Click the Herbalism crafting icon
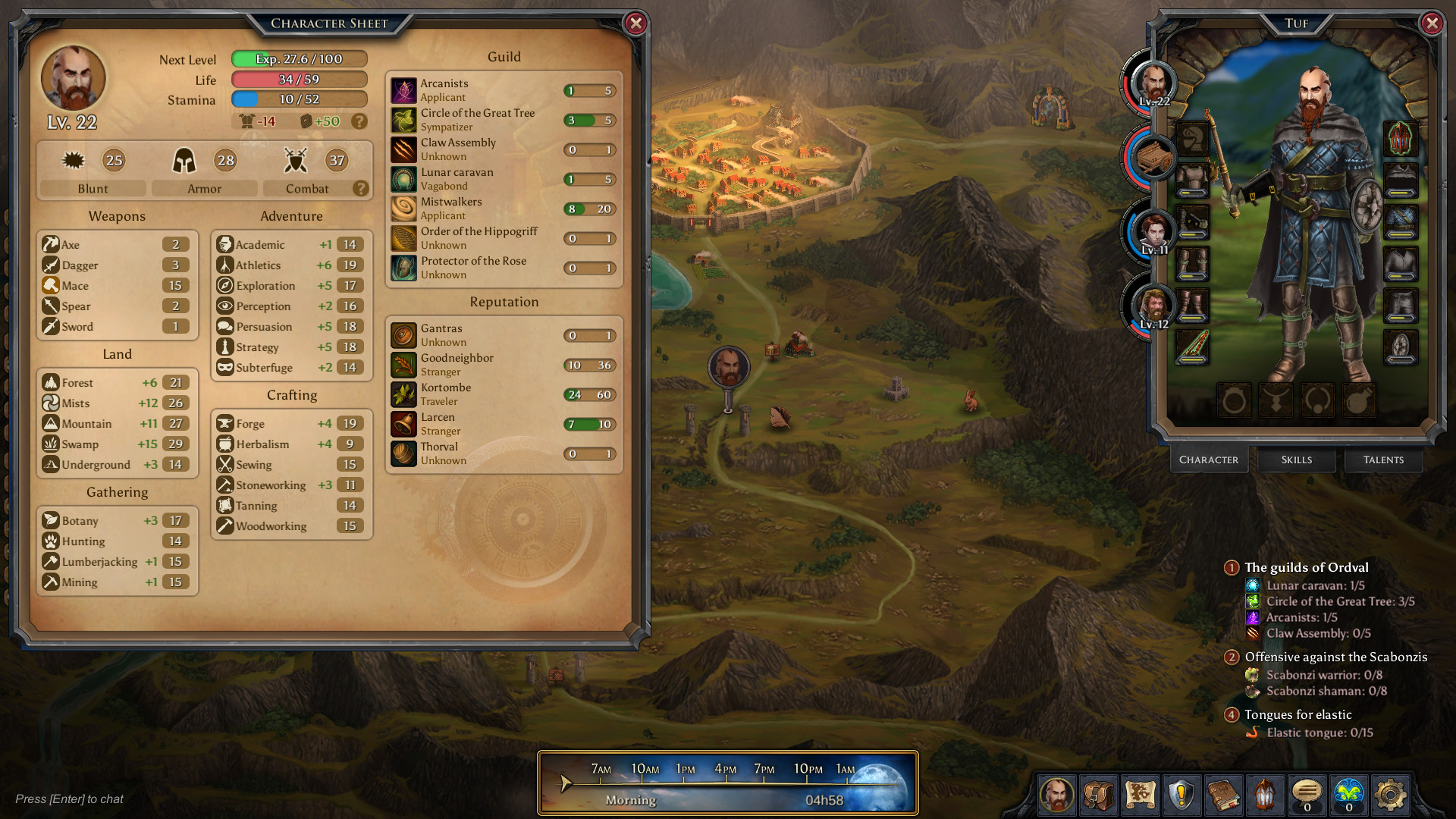Viewport: 1456px width, 819px height. point(224,444)
